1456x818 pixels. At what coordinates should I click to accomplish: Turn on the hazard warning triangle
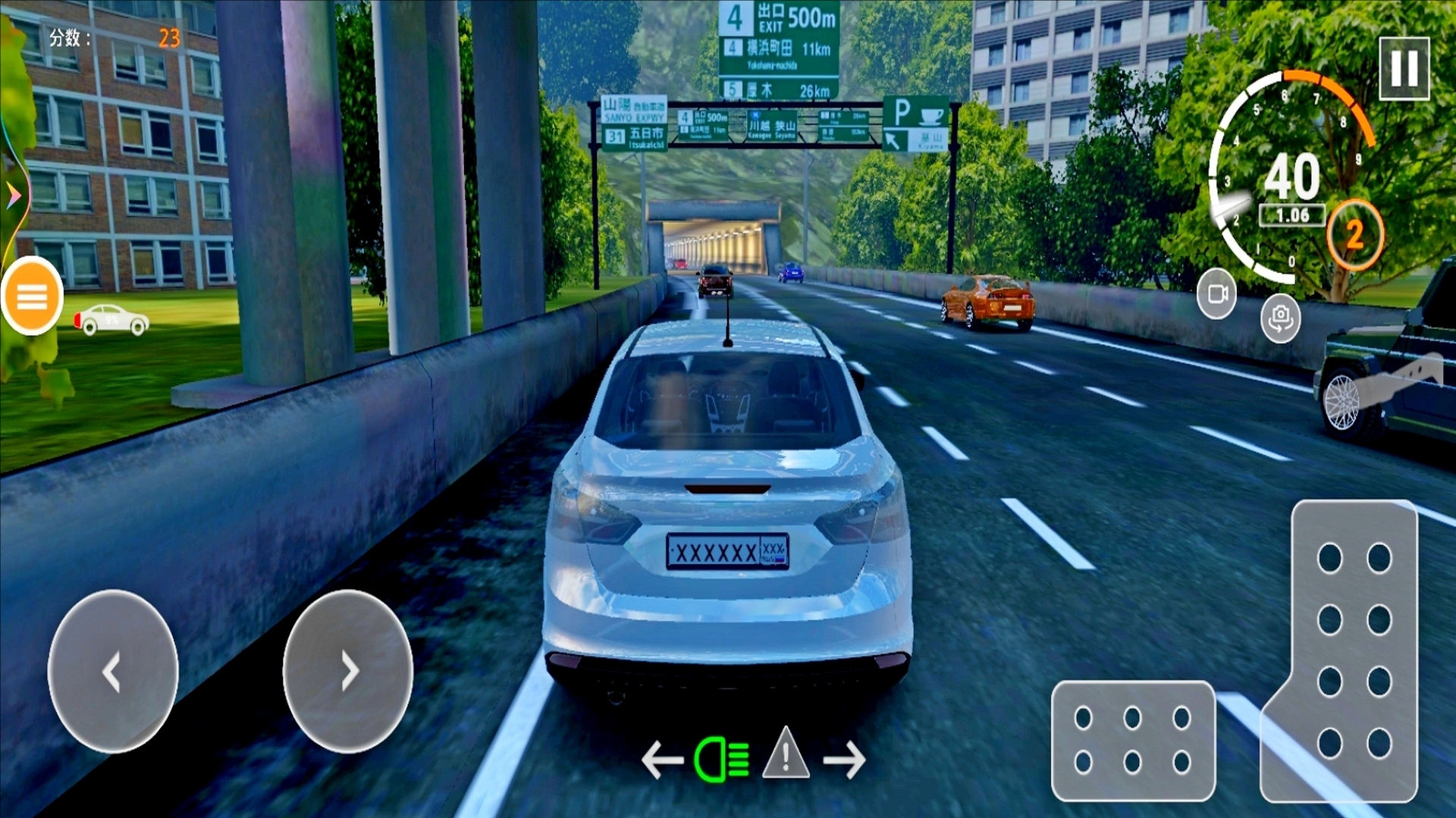point(786,753)
